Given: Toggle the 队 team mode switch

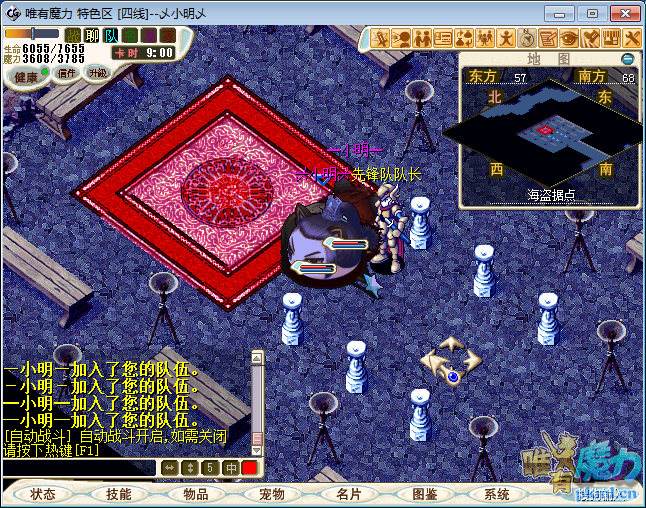Looking at the screenshot, I should (111, 35).
